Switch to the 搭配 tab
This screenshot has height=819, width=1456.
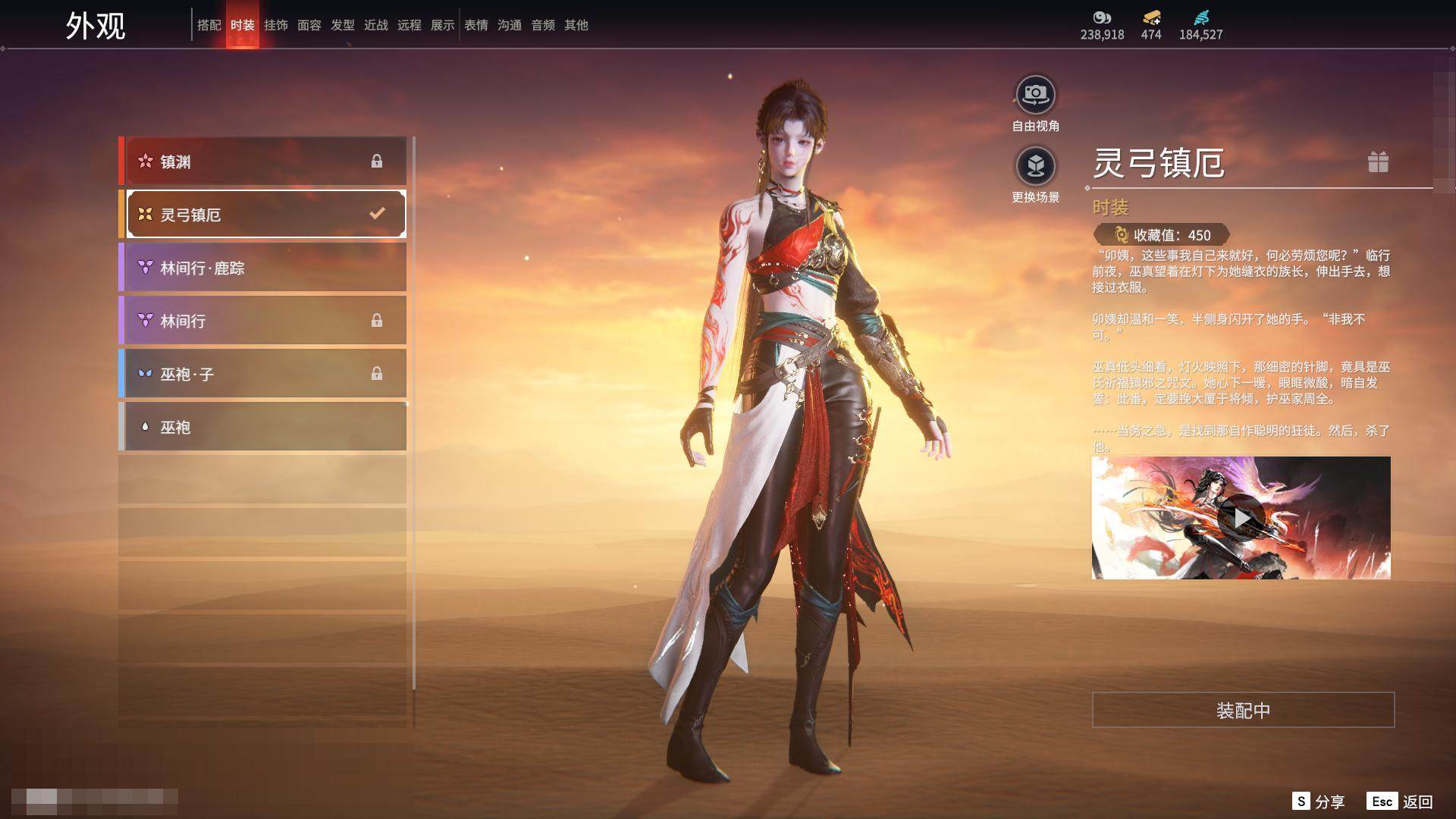tap(209, 25)
